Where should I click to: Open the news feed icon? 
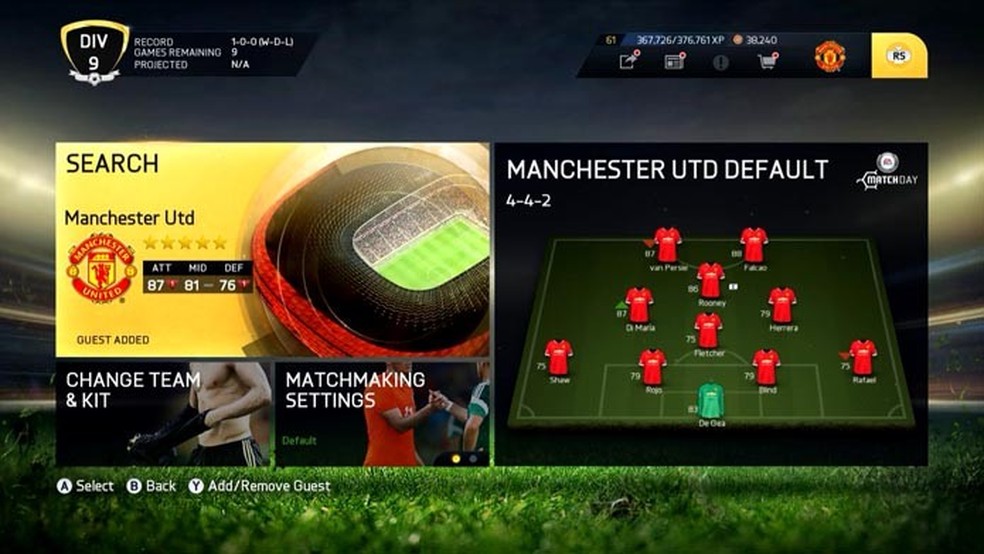[674, 61]
